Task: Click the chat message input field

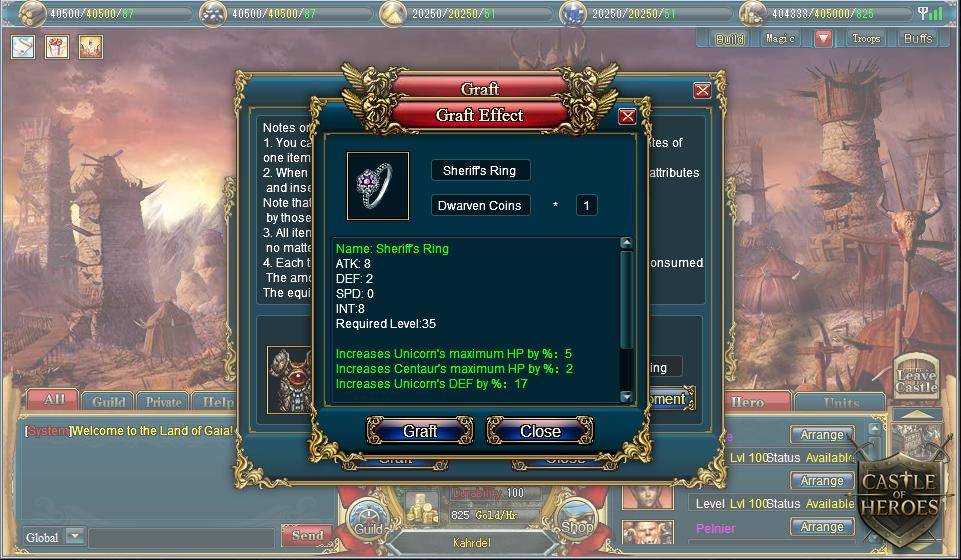Action: pos(180,538)
